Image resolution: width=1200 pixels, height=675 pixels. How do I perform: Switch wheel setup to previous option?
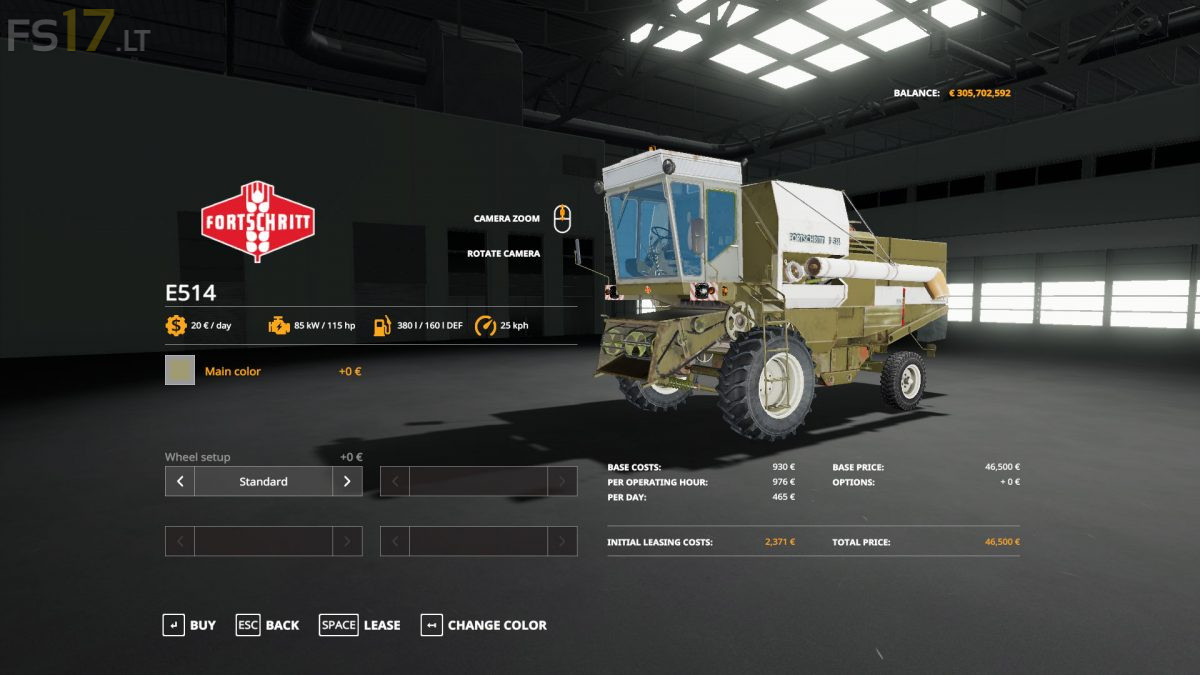tap(180, 481)
